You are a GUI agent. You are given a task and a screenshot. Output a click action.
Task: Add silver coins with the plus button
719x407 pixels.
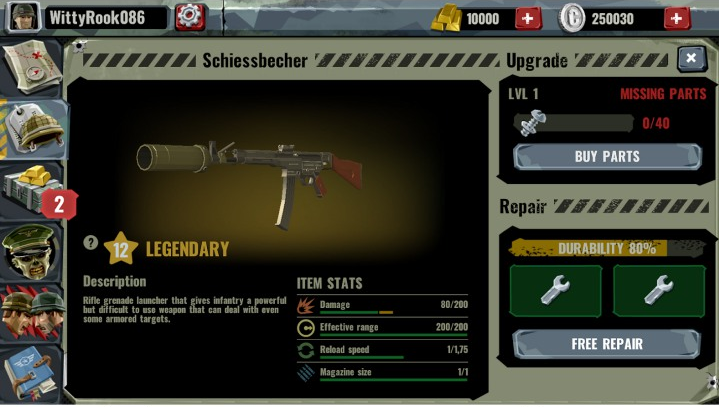(x=676, y=18)
